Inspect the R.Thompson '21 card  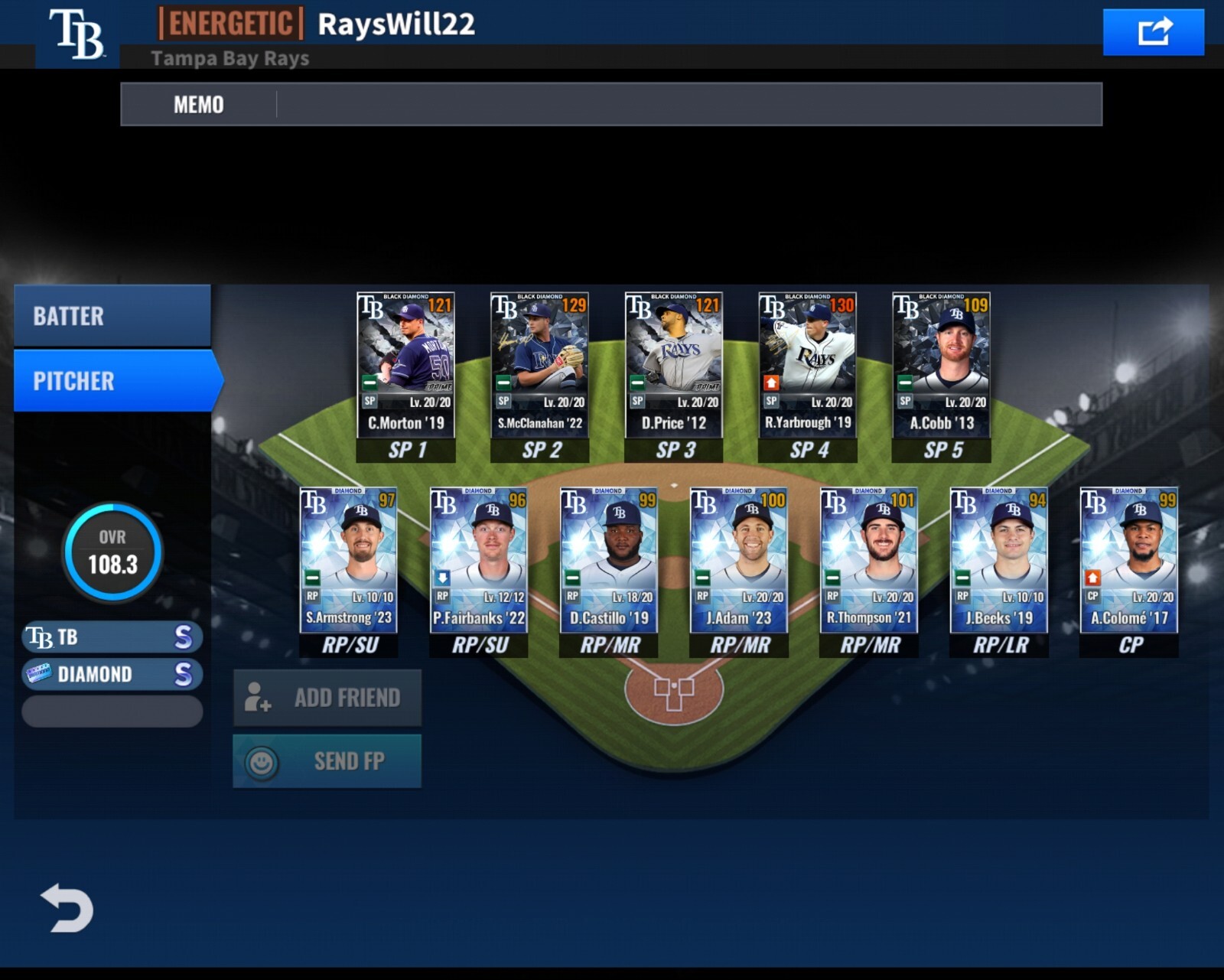(x=869, y=560)
